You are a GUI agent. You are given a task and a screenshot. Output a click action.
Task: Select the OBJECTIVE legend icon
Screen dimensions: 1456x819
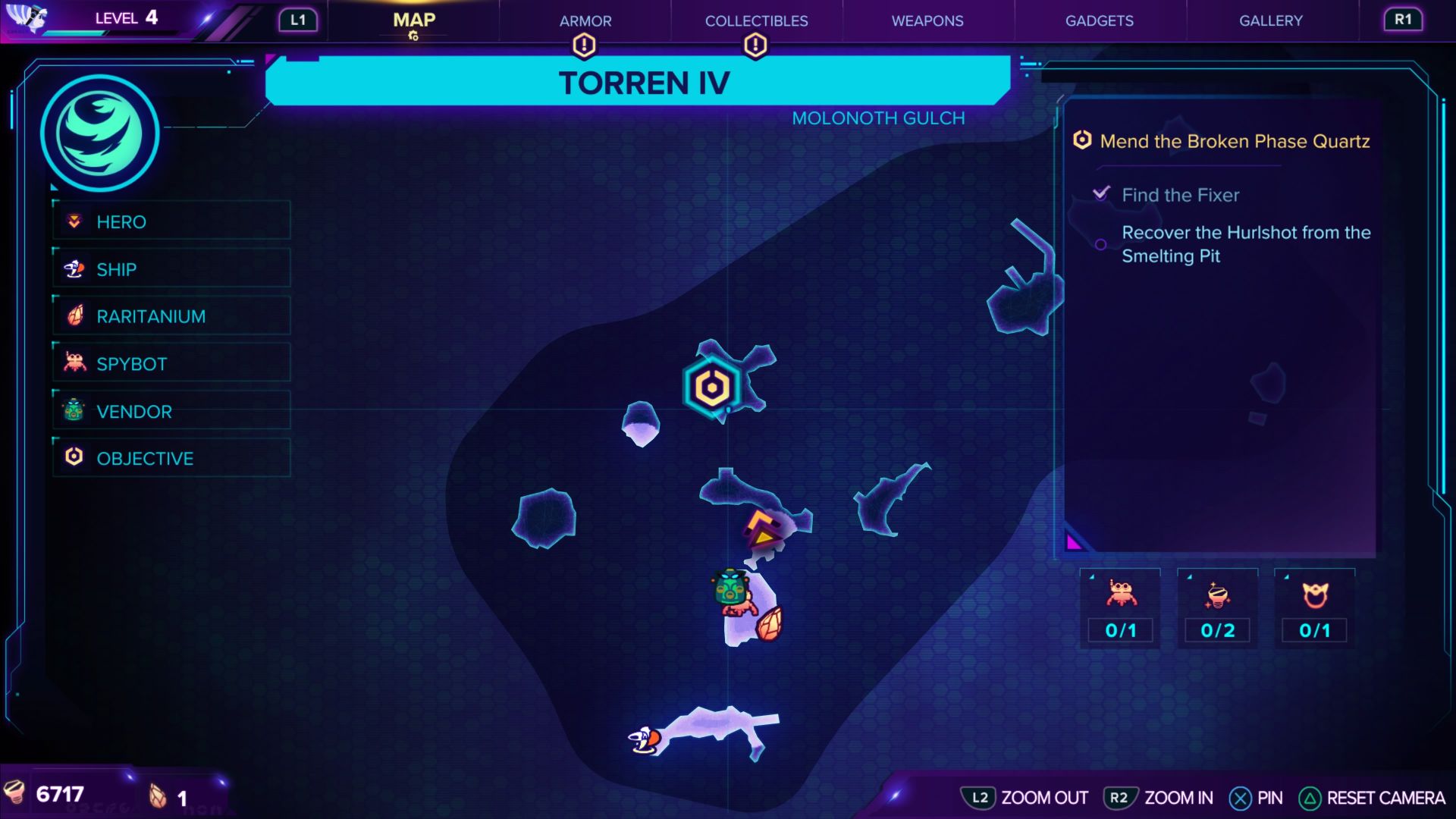(73, 458)
